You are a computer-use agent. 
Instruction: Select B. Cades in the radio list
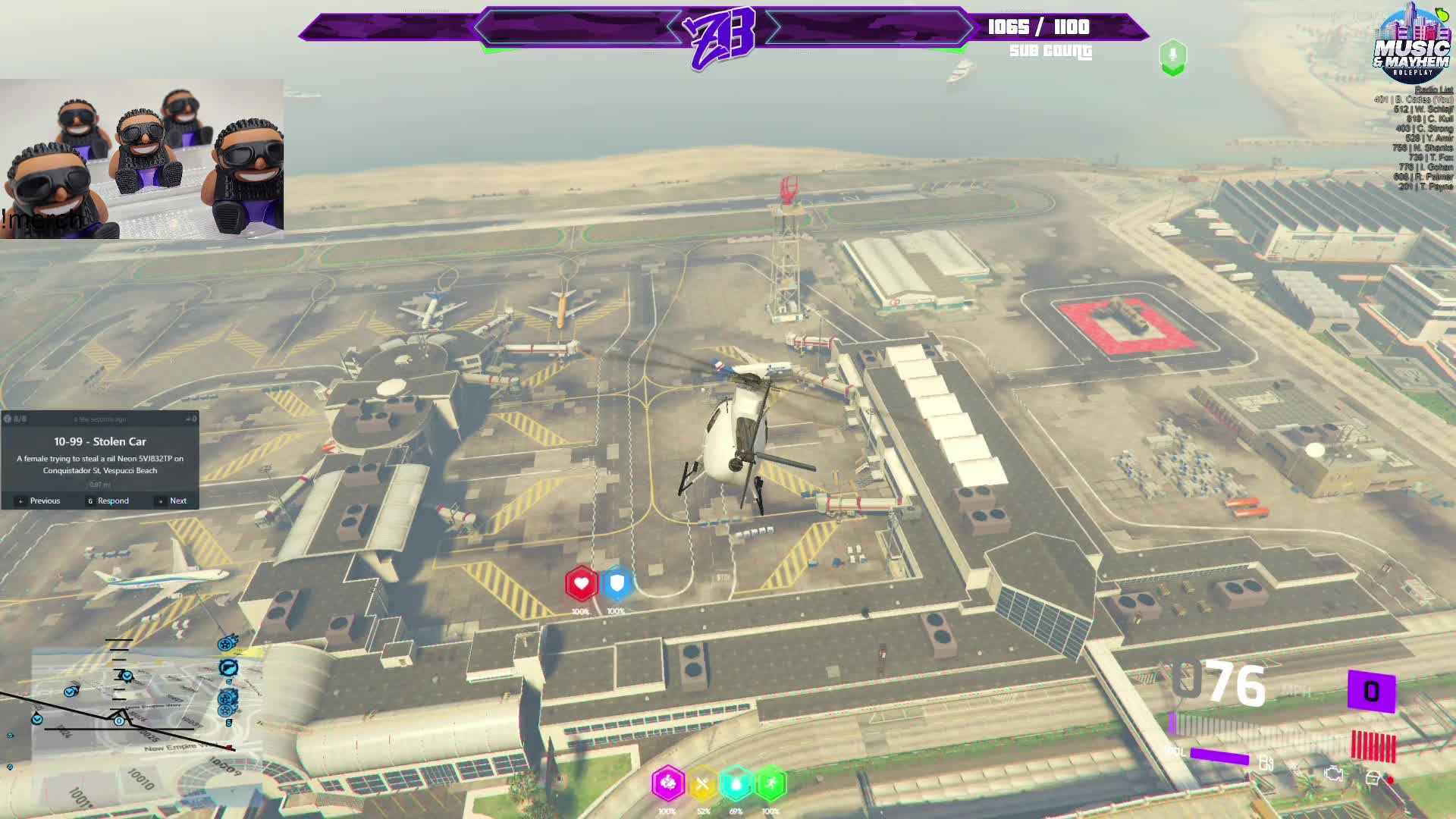1414,99
